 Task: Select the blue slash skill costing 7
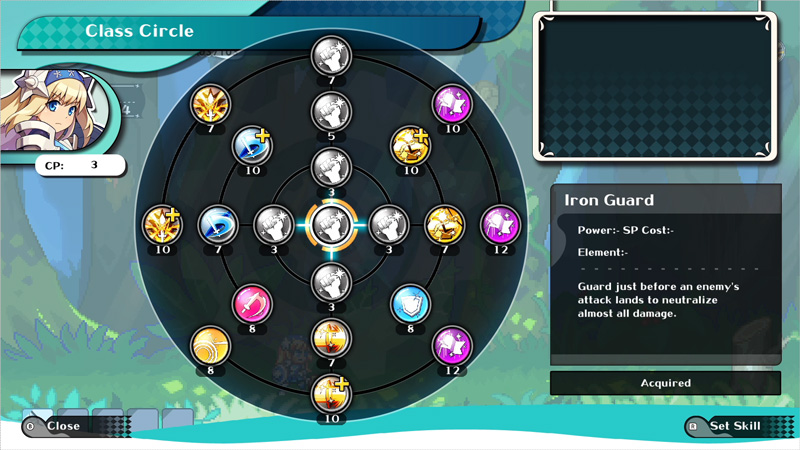(x=217, y=224)
